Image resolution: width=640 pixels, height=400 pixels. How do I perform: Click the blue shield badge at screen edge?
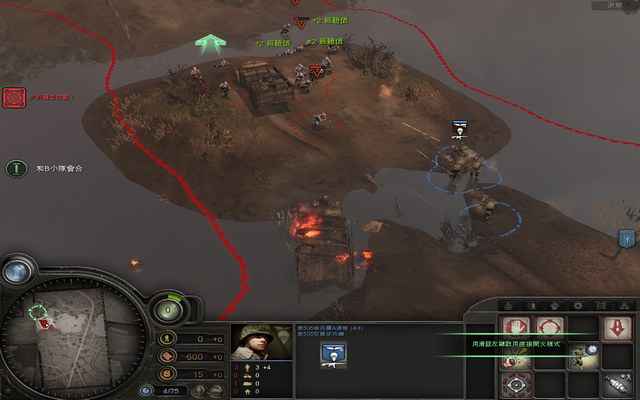(626, 238)
